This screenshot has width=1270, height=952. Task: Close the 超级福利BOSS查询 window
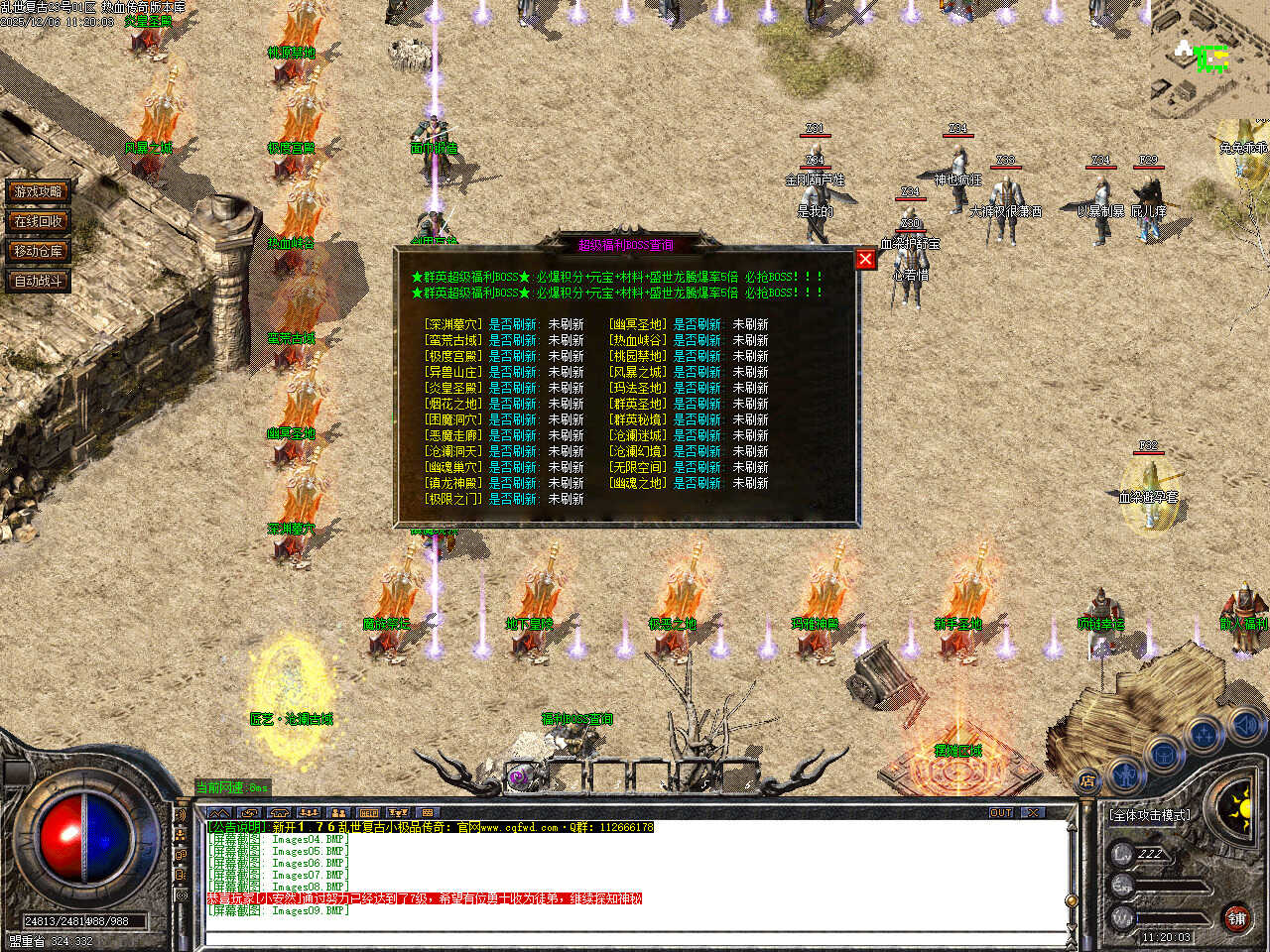(x=865, y=259)
